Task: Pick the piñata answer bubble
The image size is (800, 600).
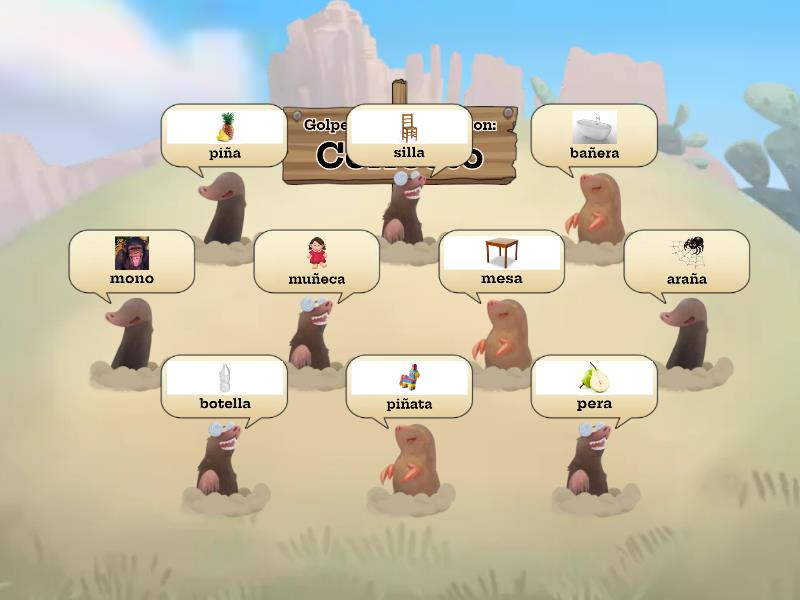Action: [x=408, y=387]
